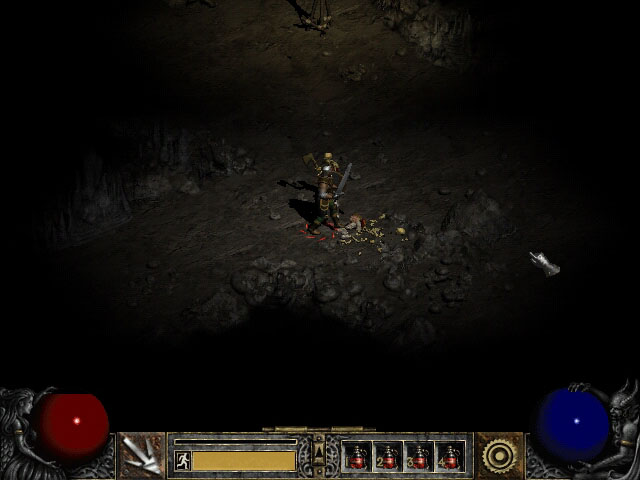The height and width of the screenshot is (480, 640).
Task: Select the left-click attack skill icon
Action: 141,456
